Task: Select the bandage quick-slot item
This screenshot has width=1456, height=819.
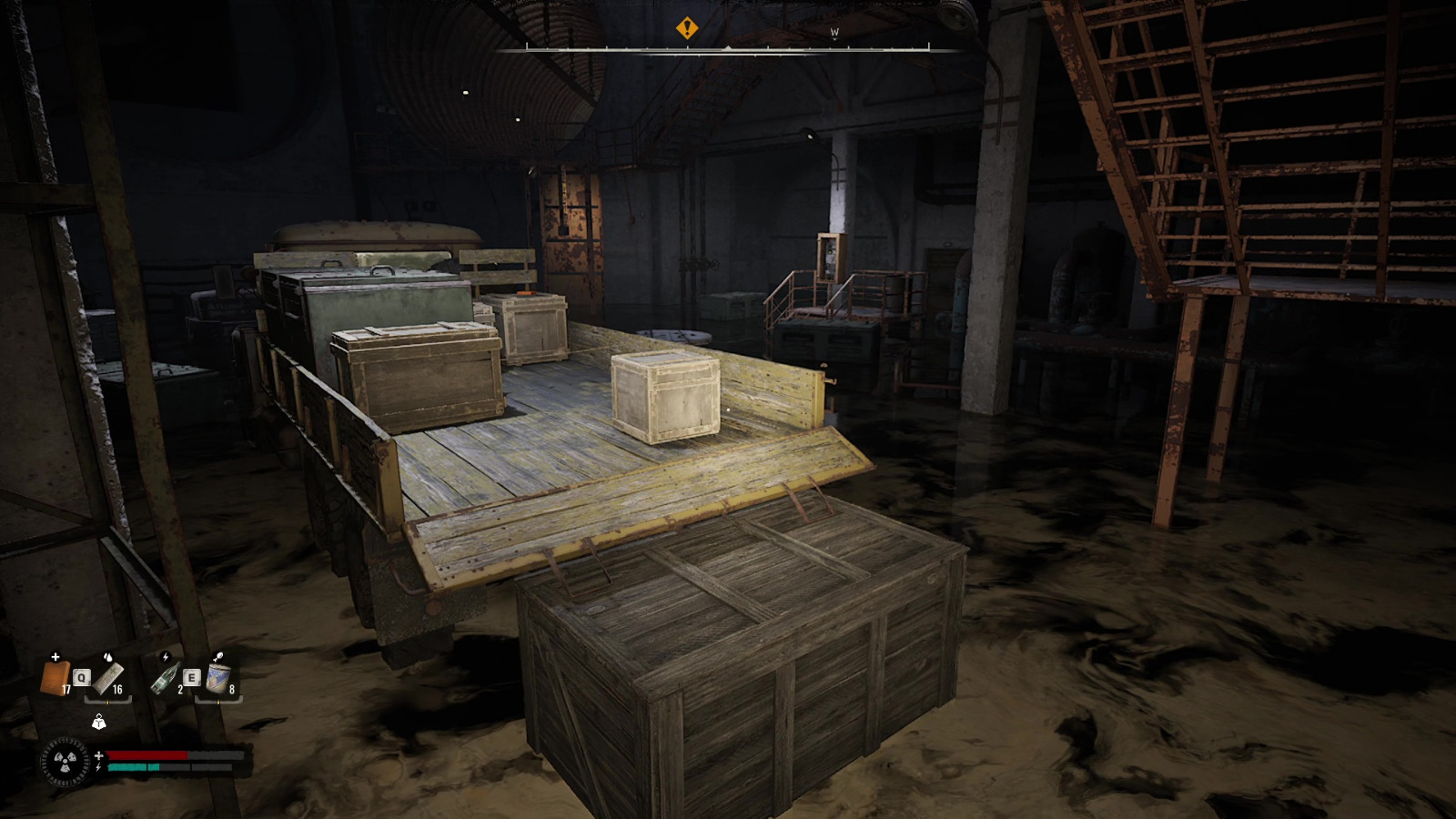Action: pyautogui.click(x=55, y=677)
